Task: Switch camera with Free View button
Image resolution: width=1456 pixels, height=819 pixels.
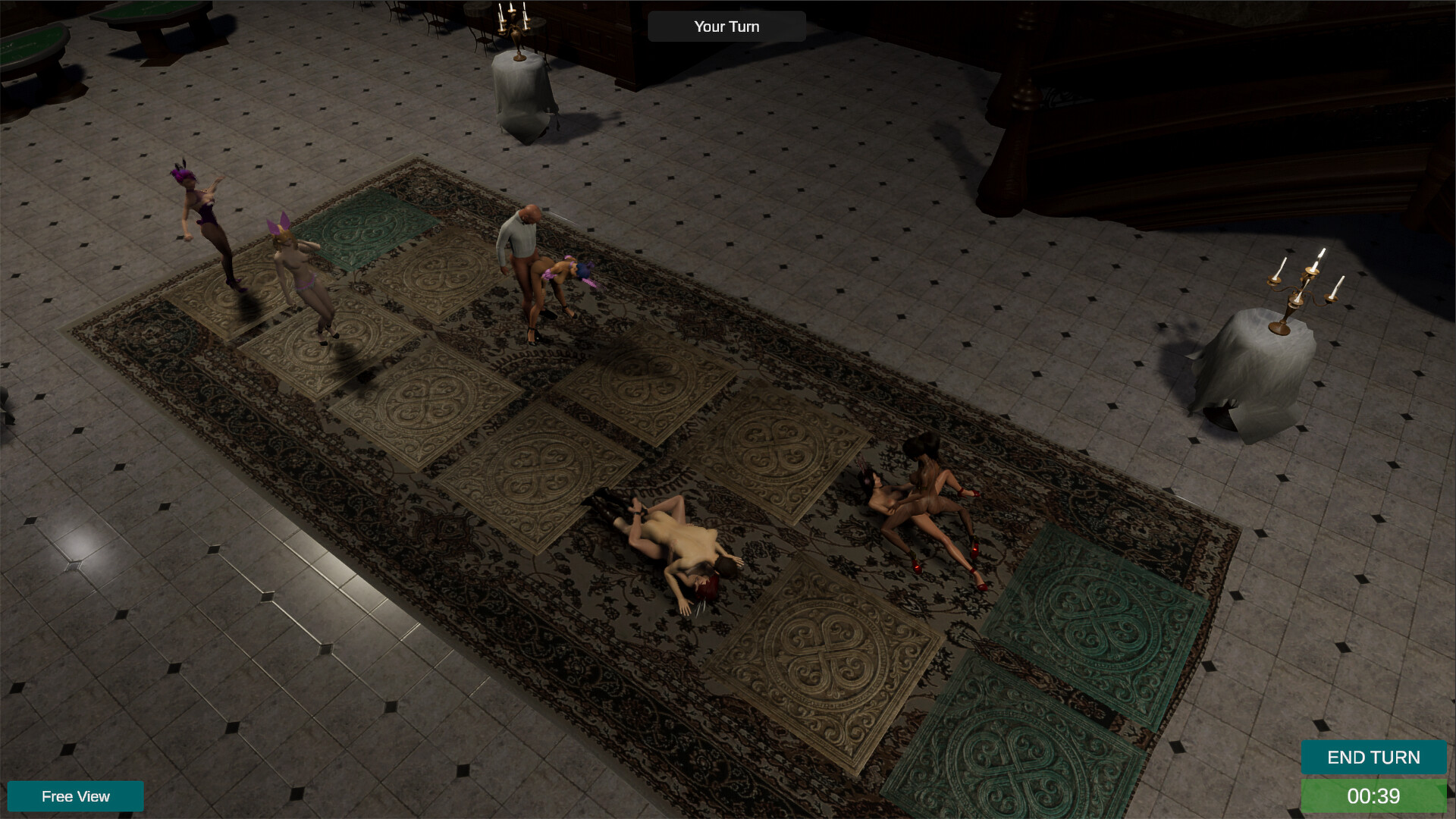Action: point(75,796)
